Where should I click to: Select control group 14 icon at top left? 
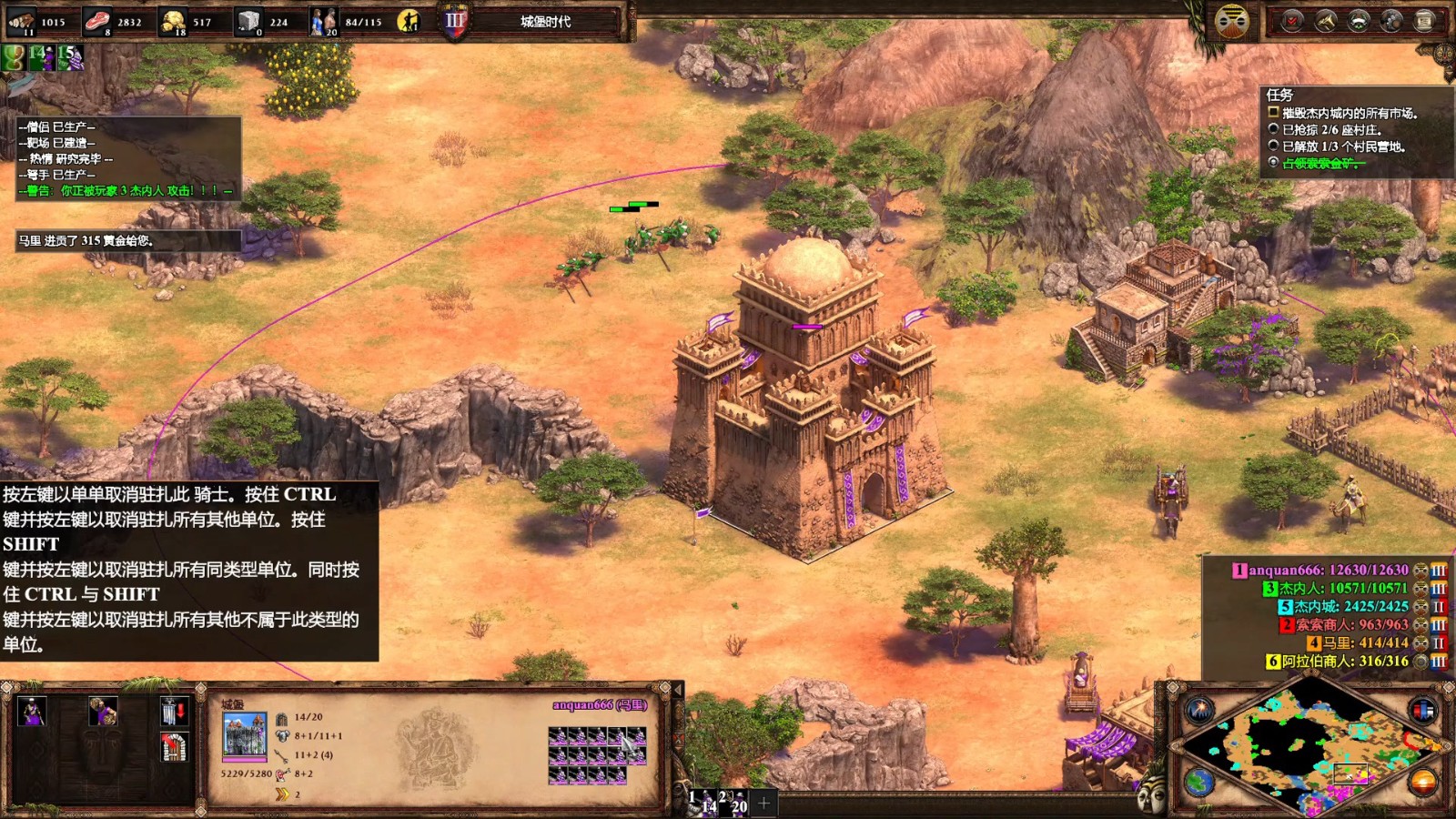(x=41, y=57)
